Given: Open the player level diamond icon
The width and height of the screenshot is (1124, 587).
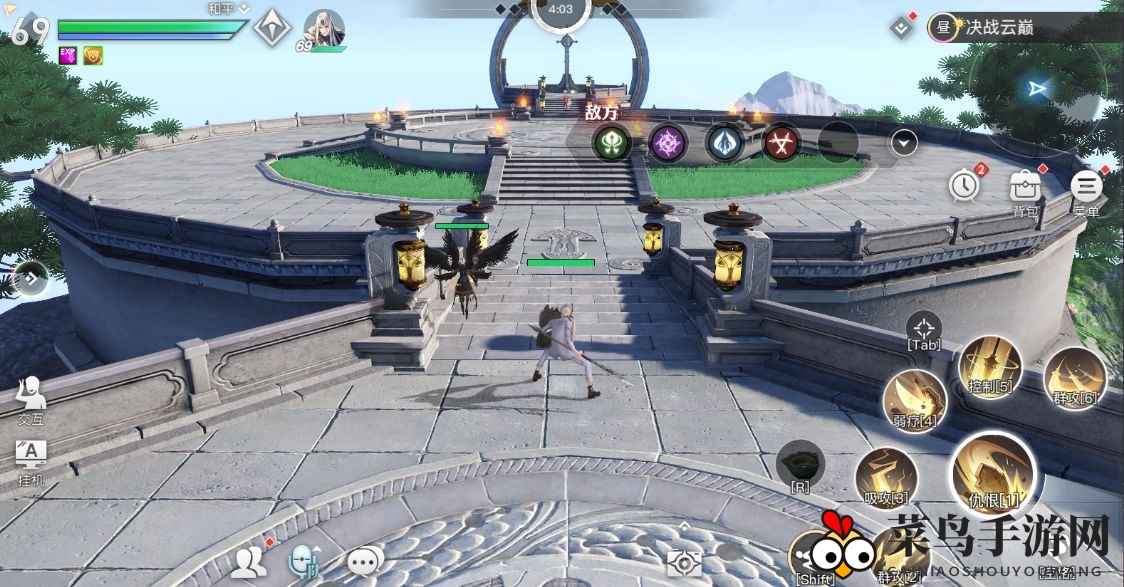Looking at the screenshot, I should pyautogui.click(x=271, y=28).
